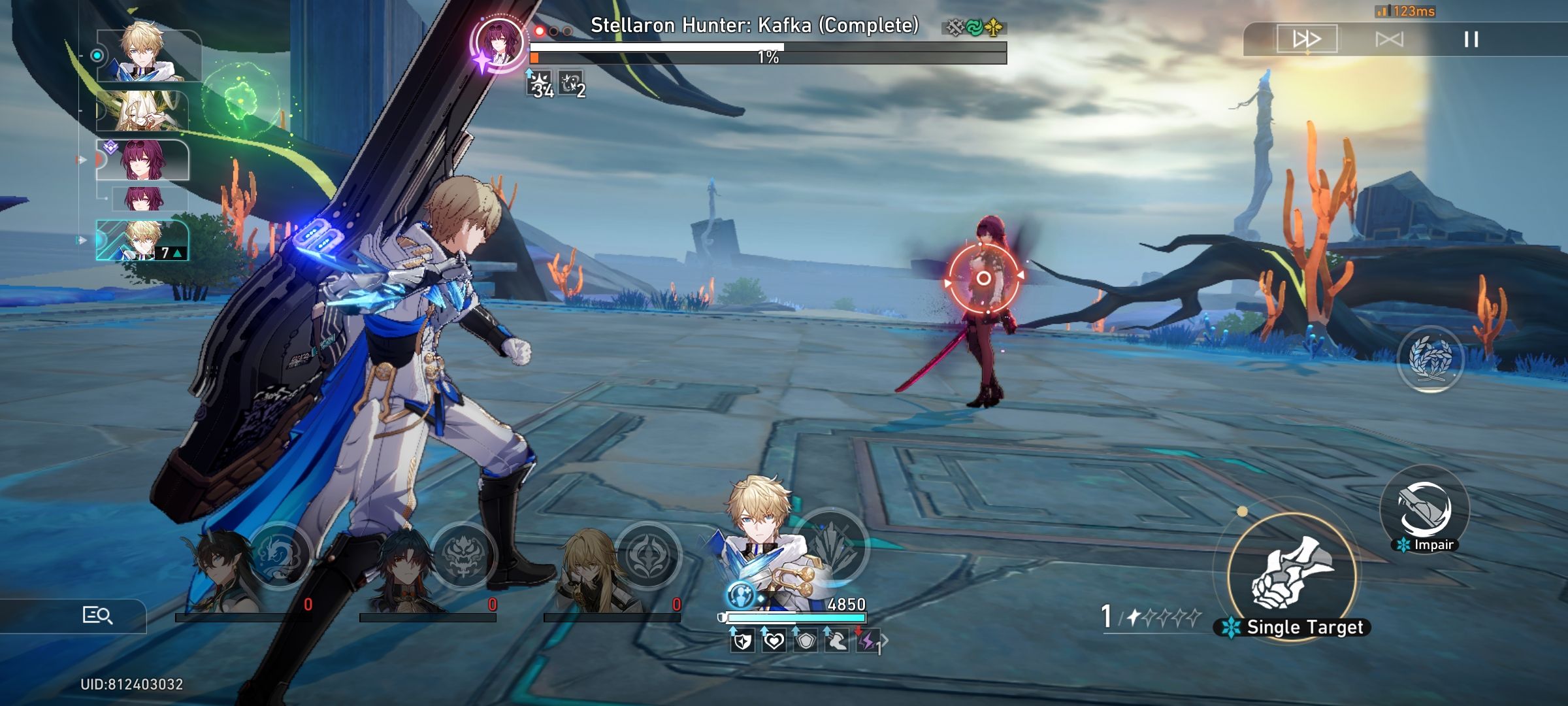Select the targeted Kafka enemy reticle
This screenshot has height=706, width=1568.
click(983, 279)
